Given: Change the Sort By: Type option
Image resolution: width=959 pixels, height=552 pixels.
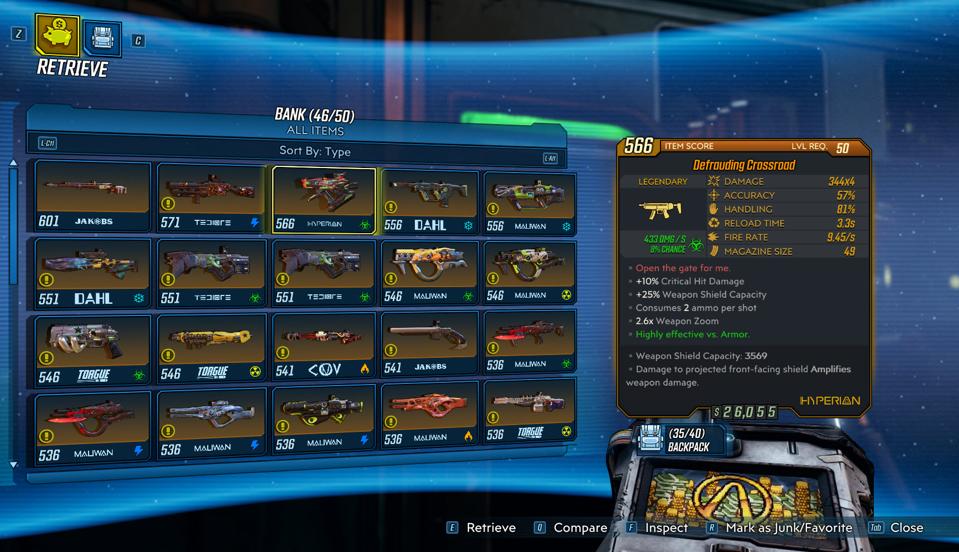Looking at the screenshot, I should (x=314, y=151).
